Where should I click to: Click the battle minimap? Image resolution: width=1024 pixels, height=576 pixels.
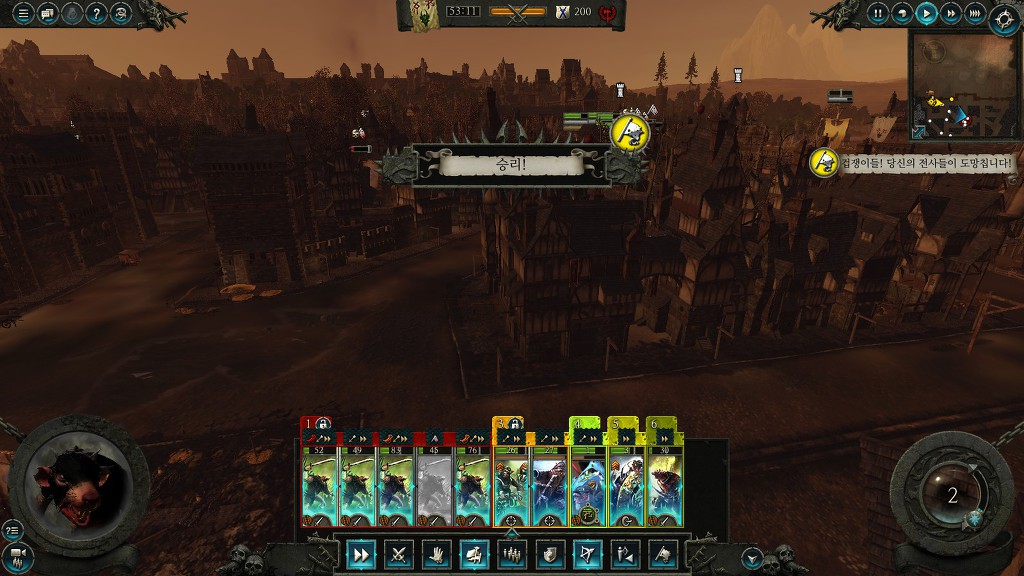tap(963, 84)
